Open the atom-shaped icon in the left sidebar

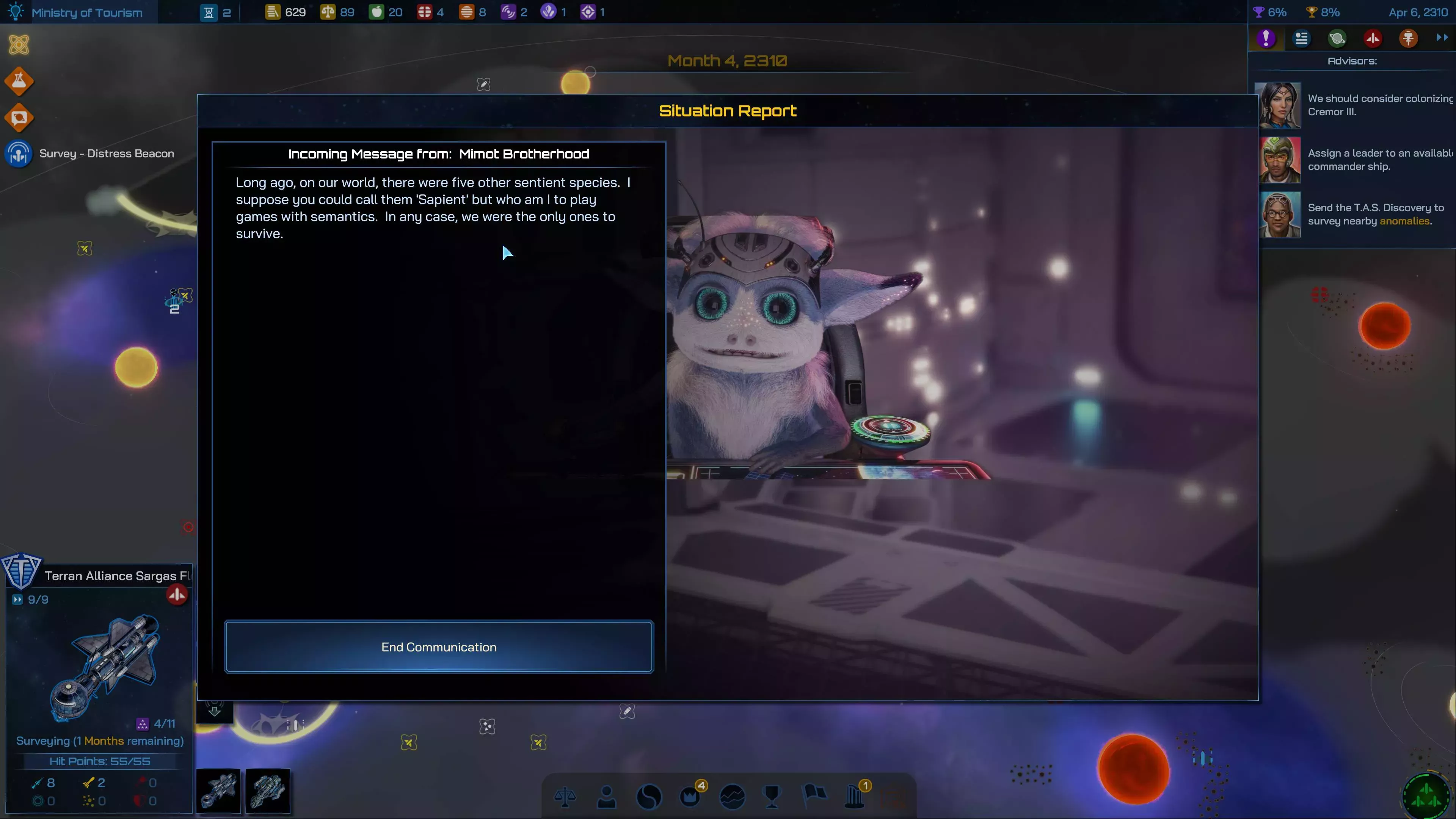click(x=19, y=45)
